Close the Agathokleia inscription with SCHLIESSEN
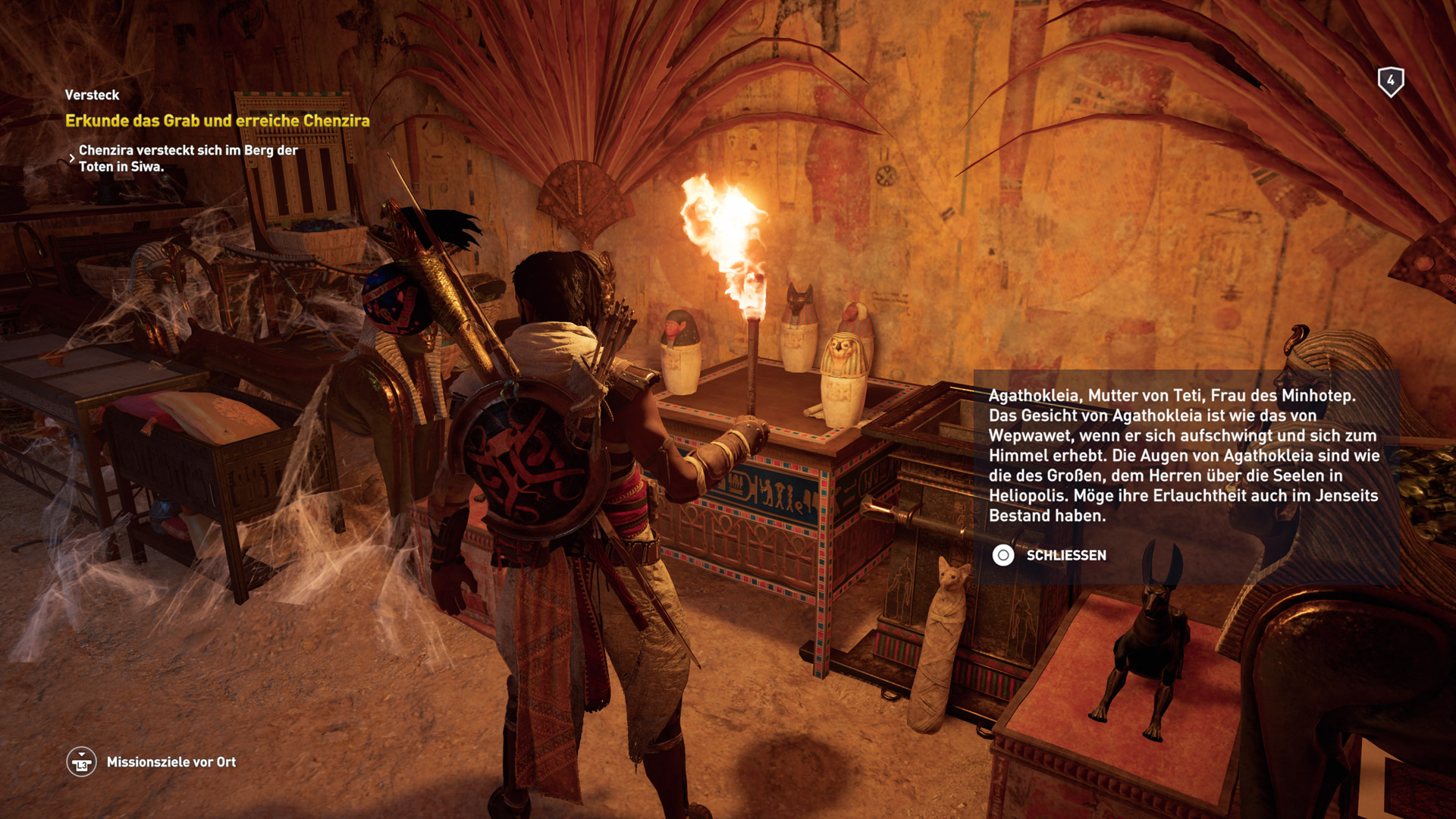The height and width of the screenshot is (819, 1456). click(1049, 555)
